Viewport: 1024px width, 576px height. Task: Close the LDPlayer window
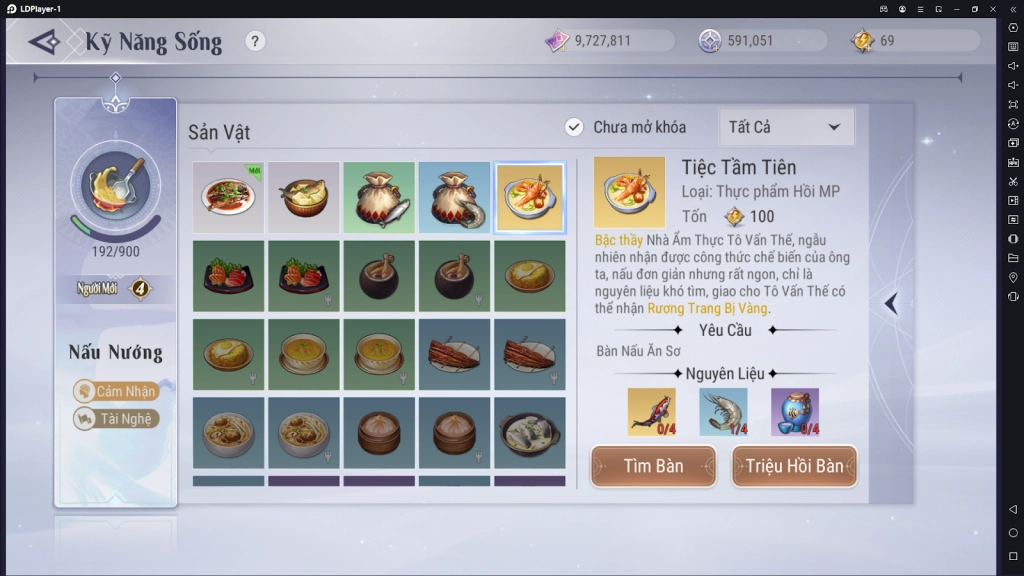[993, 8]
